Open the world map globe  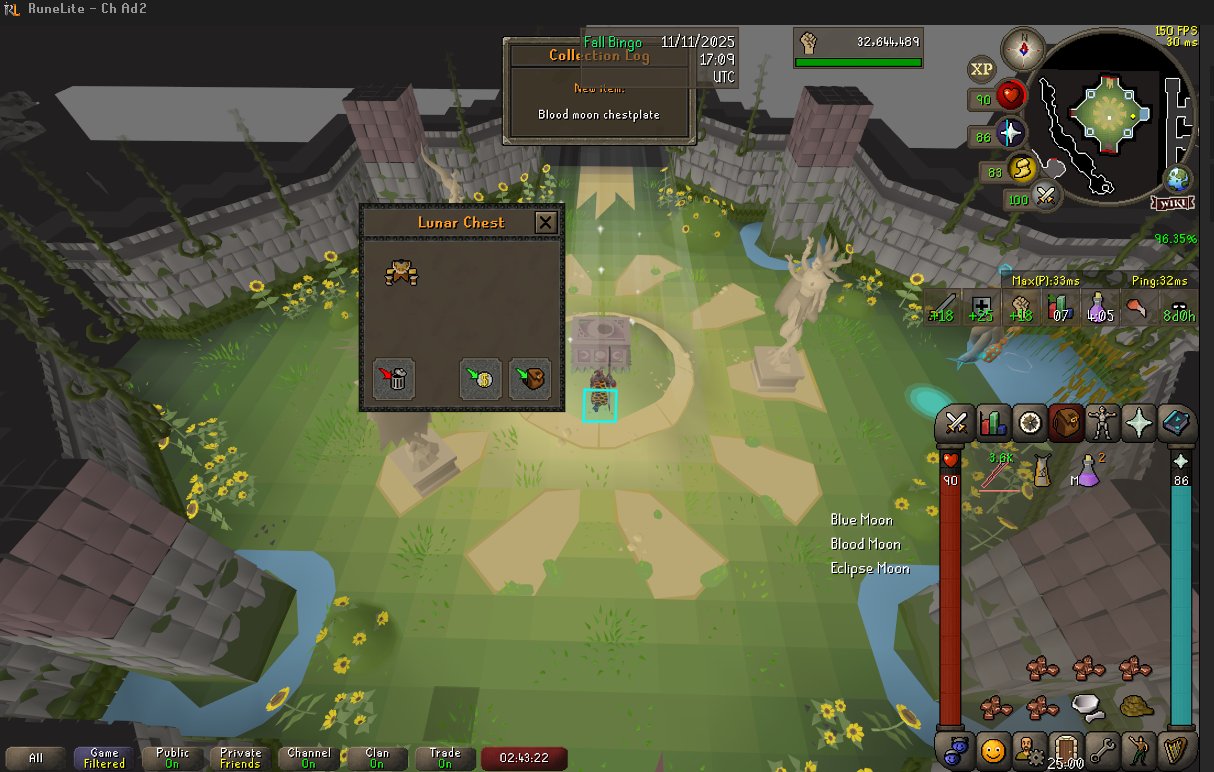click(x=1176, y=180)
